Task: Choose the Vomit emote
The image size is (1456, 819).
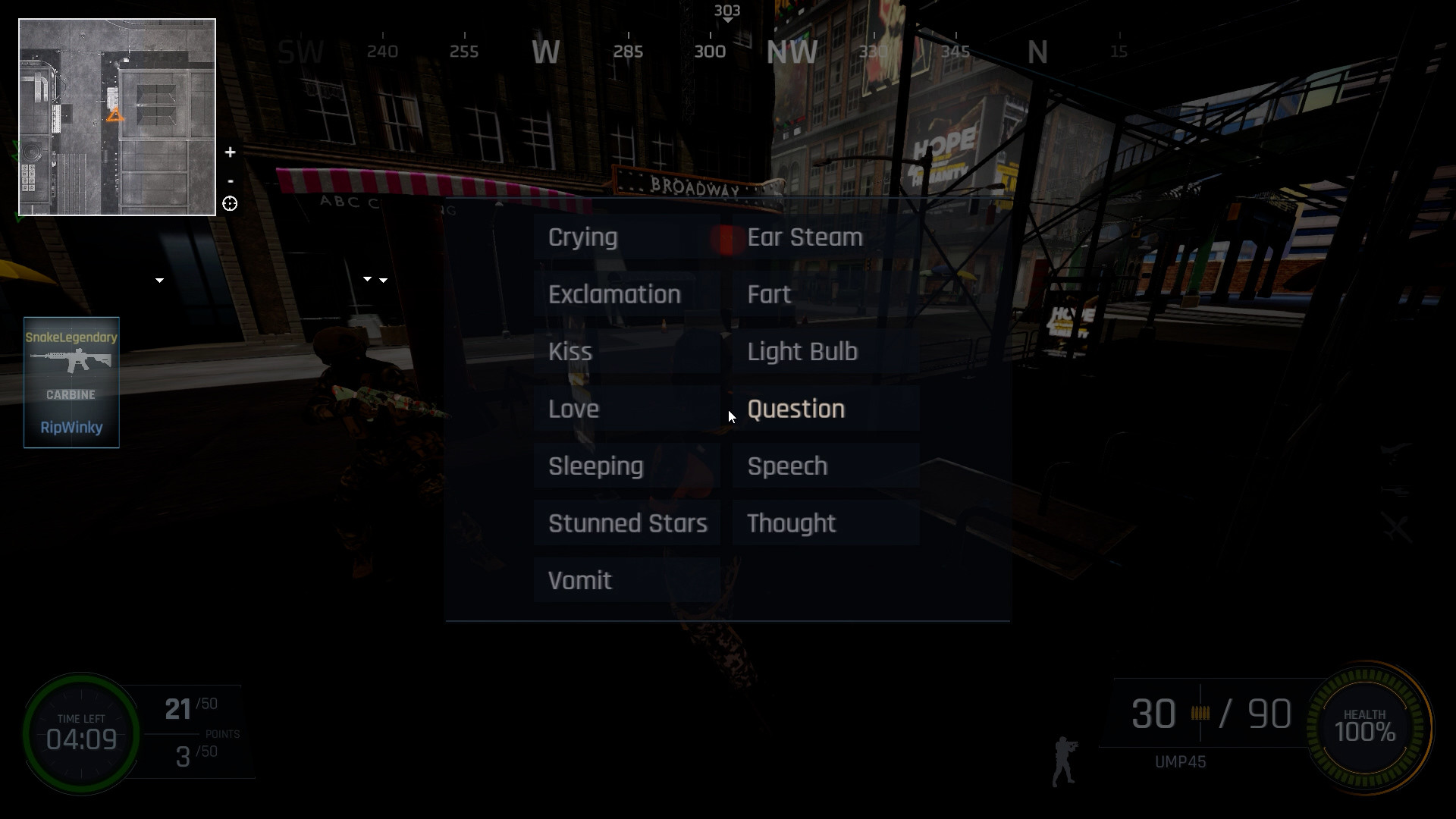Action: coord(580,580)
